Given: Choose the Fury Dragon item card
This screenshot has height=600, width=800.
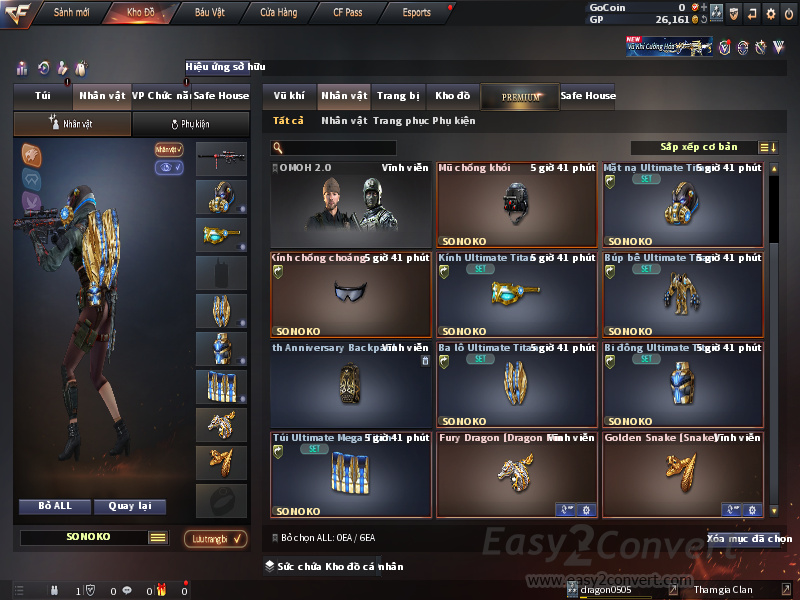Looking at the screenshot, I should coord(516,474).
